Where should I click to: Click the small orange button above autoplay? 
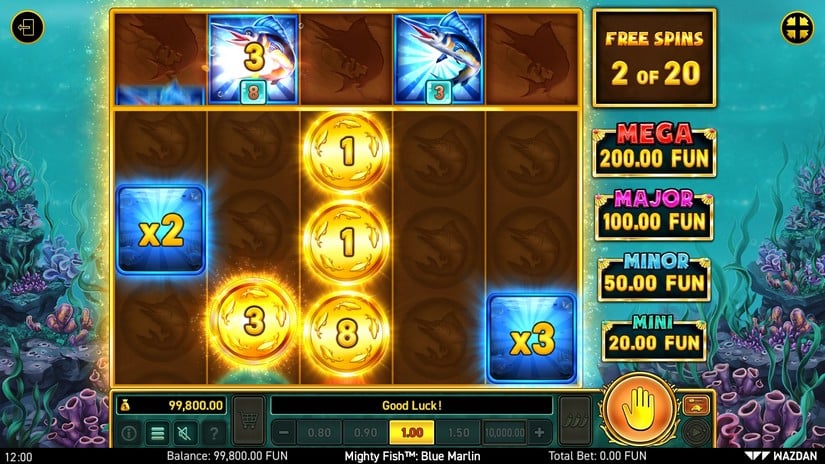pos(696,404)
